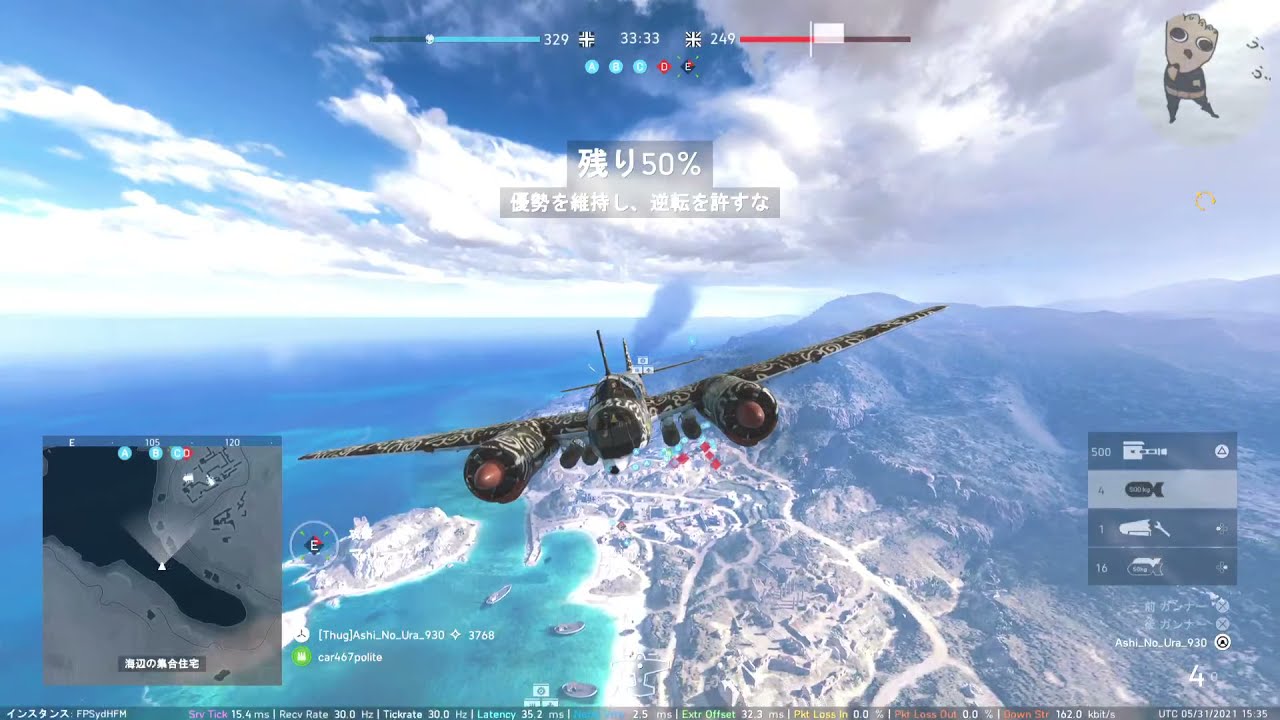Select objective marker E with flag contest indicator
The width and height of the screenshot is (1280, 720).
[x=688, y=66]
